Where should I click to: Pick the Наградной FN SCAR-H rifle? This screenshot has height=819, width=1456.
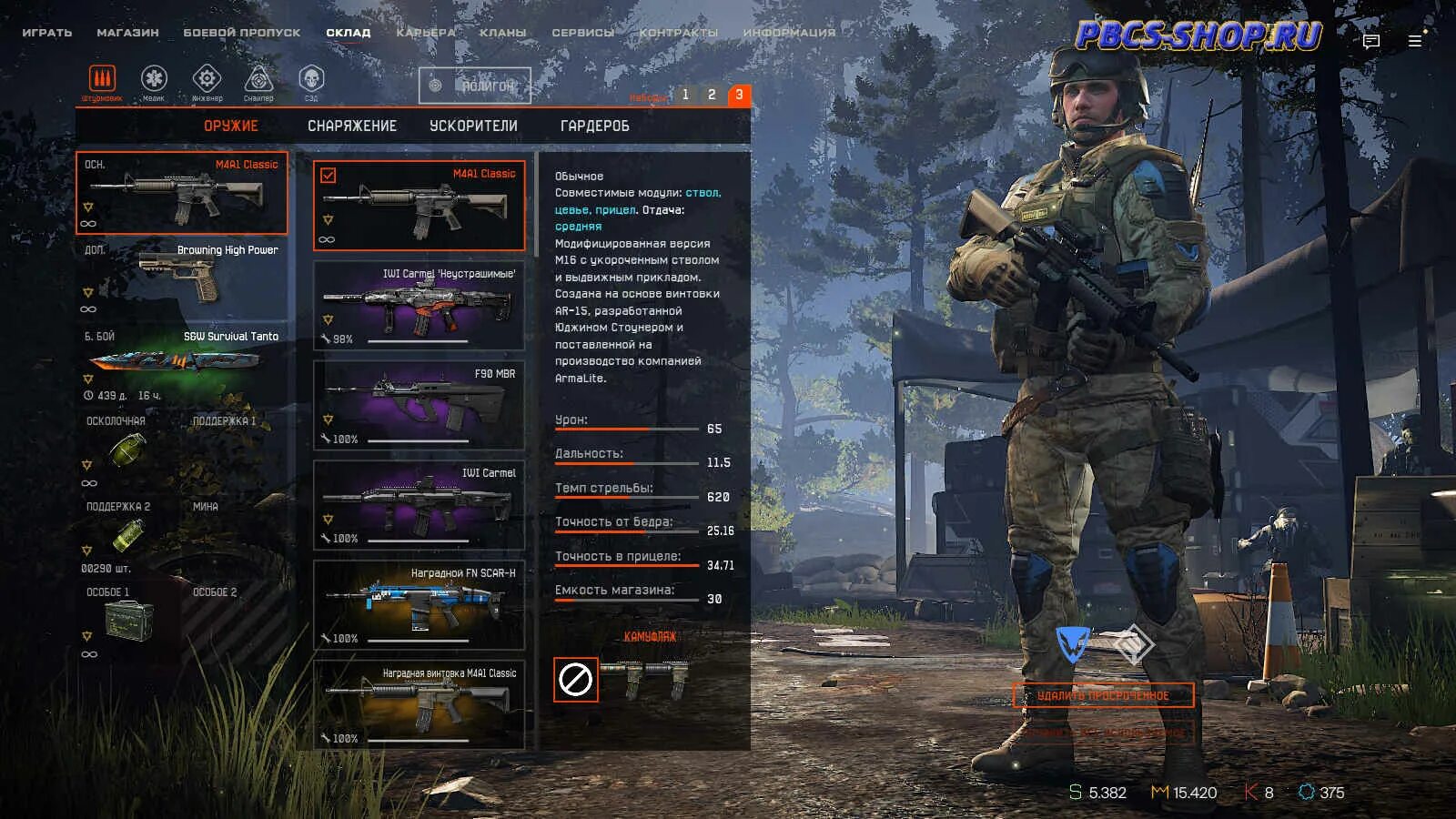419,605
